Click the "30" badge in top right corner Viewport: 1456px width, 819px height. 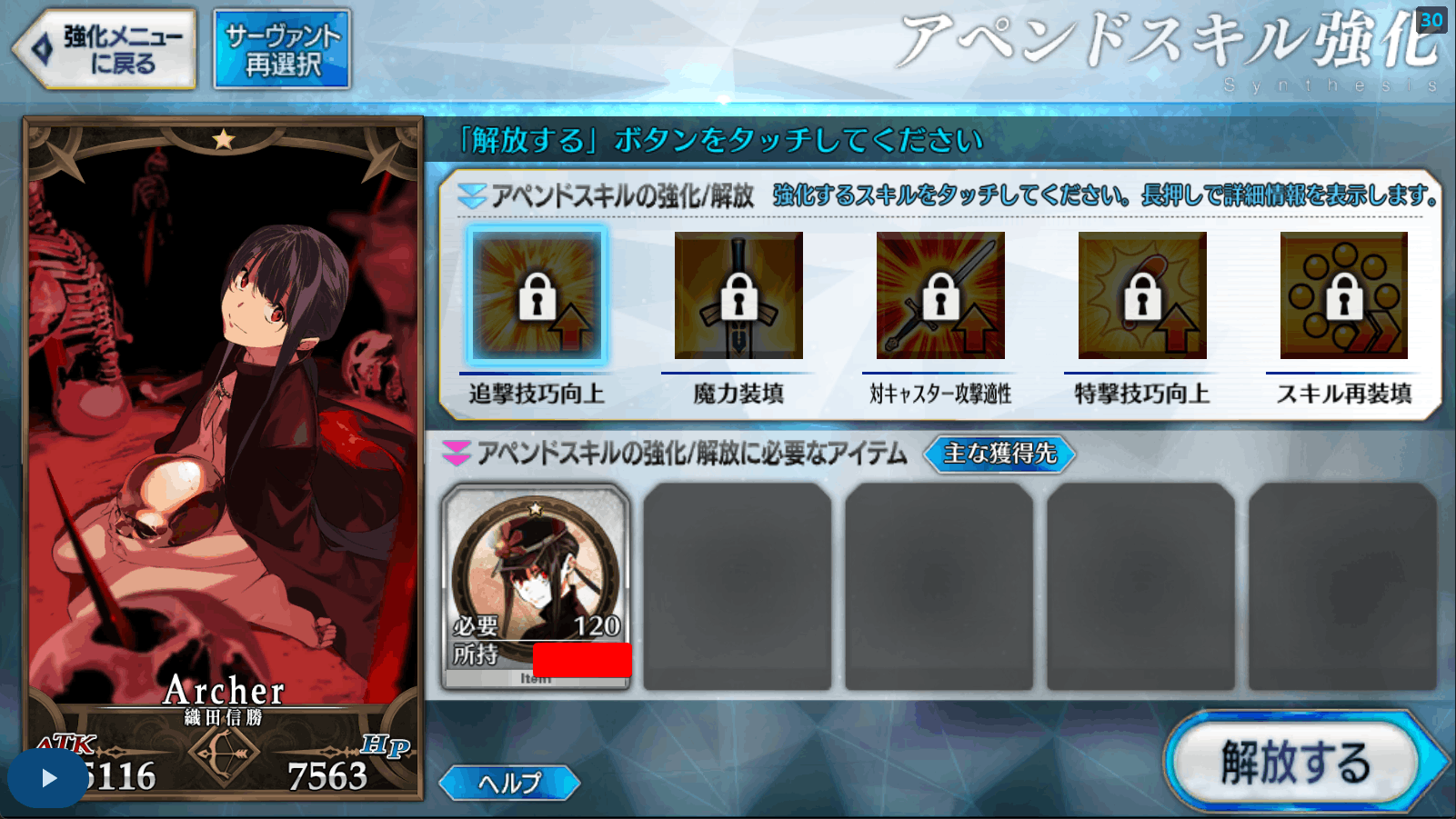click(x=1432, y=21)
